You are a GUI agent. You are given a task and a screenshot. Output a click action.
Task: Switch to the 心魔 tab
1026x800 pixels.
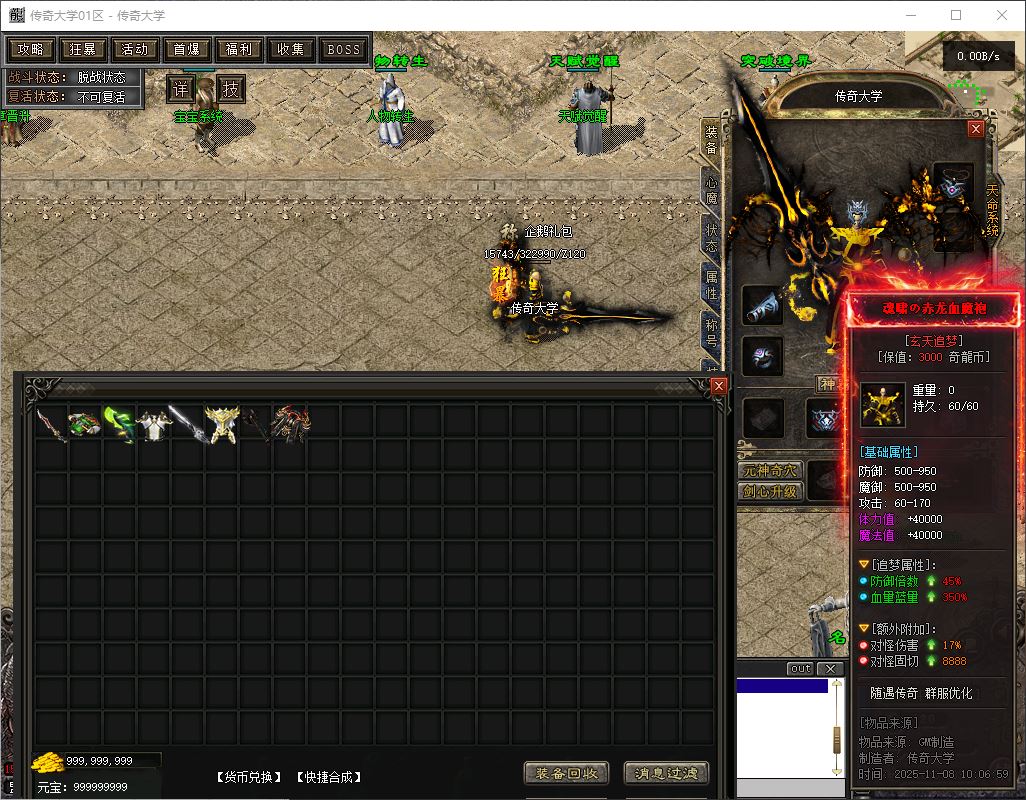712,190
